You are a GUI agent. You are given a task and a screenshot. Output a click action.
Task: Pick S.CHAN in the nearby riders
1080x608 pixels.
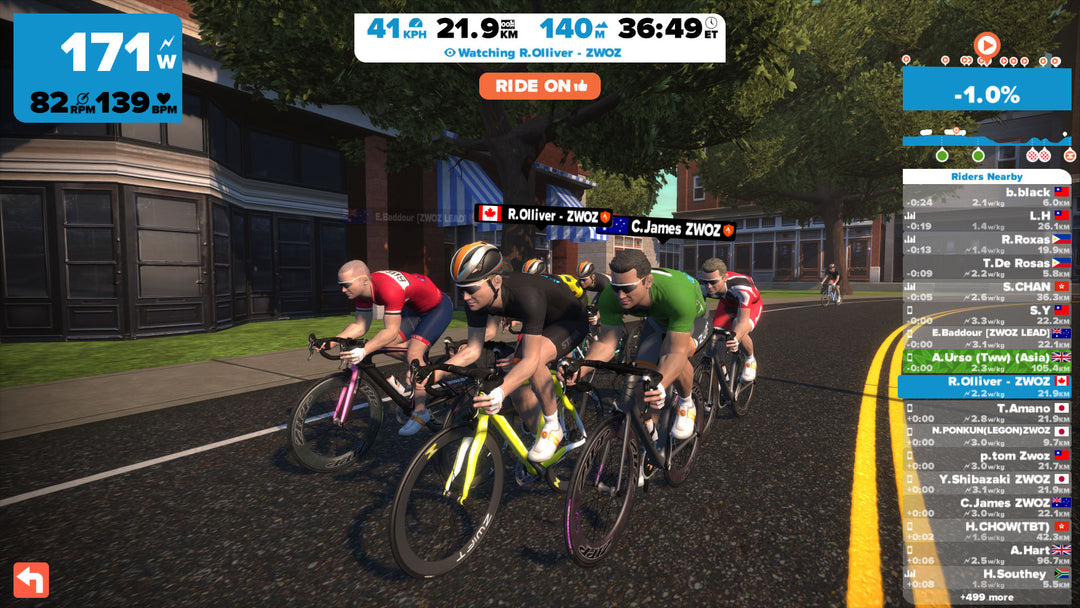987,291
